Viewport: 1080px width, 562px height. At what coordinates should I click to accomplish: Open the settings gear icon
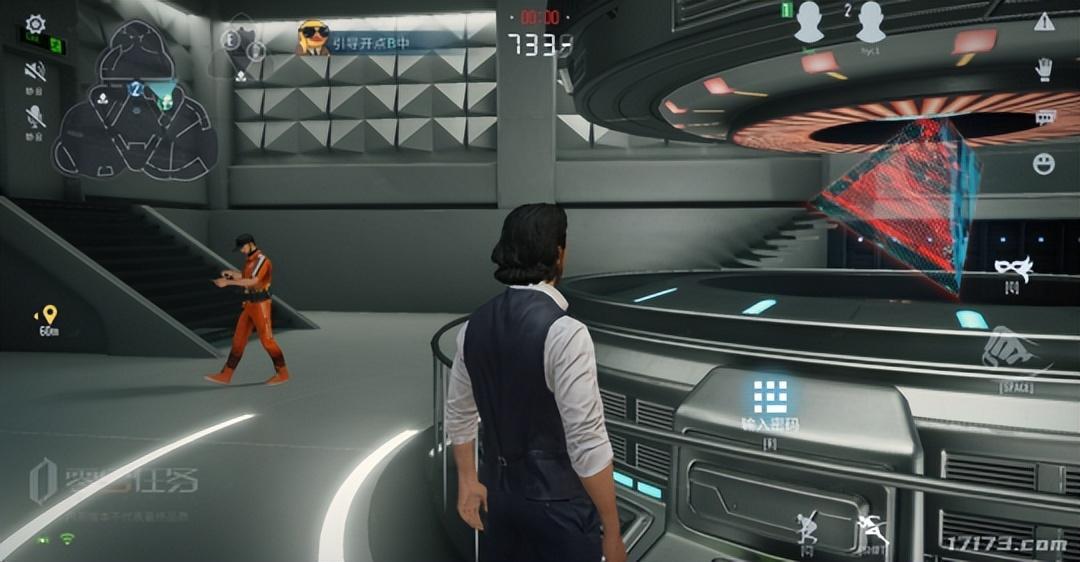click(x=36, y=23)
